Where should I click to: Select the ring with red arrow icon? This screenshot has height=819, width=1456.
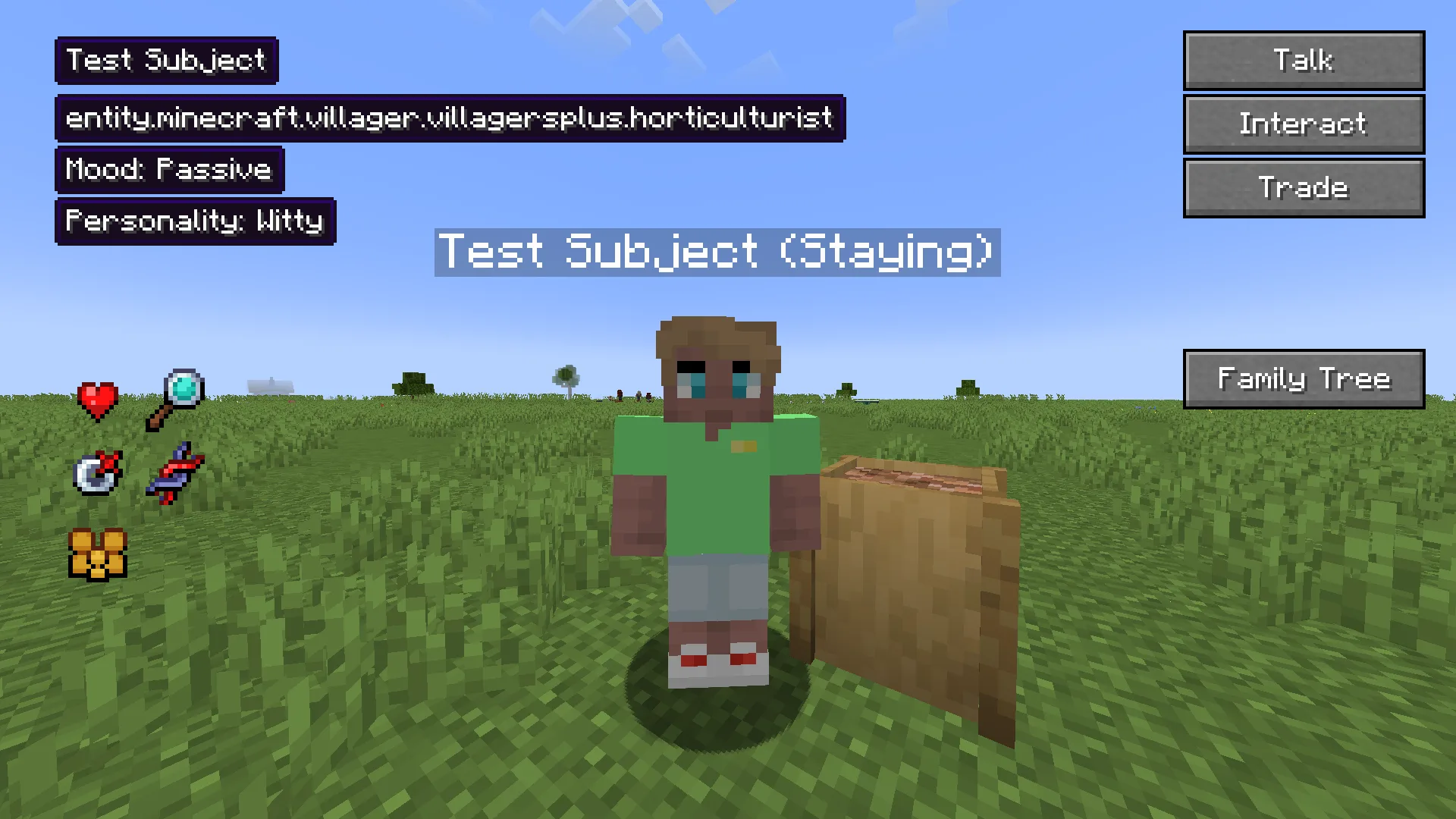98,474
